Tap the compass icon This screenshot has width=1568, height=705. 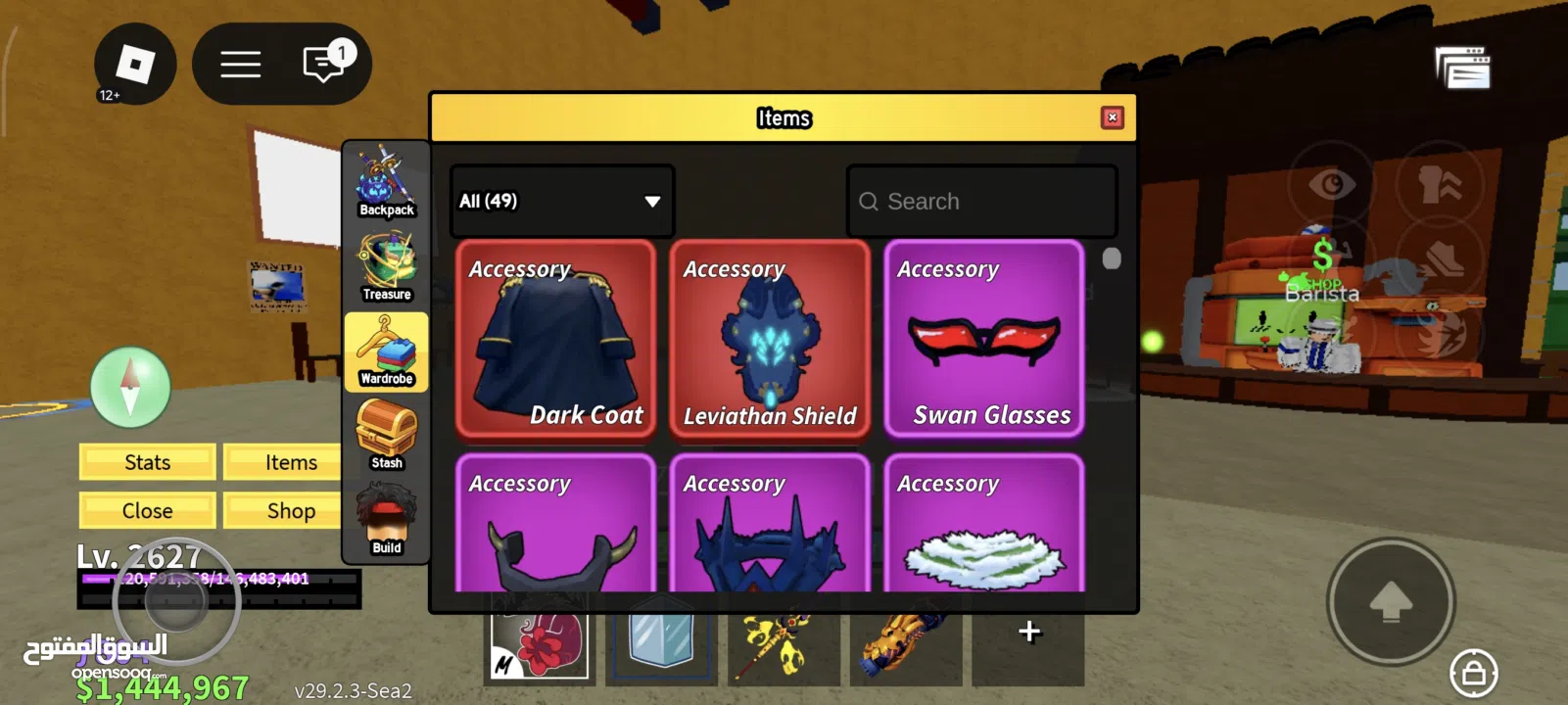tap(130, 387)
